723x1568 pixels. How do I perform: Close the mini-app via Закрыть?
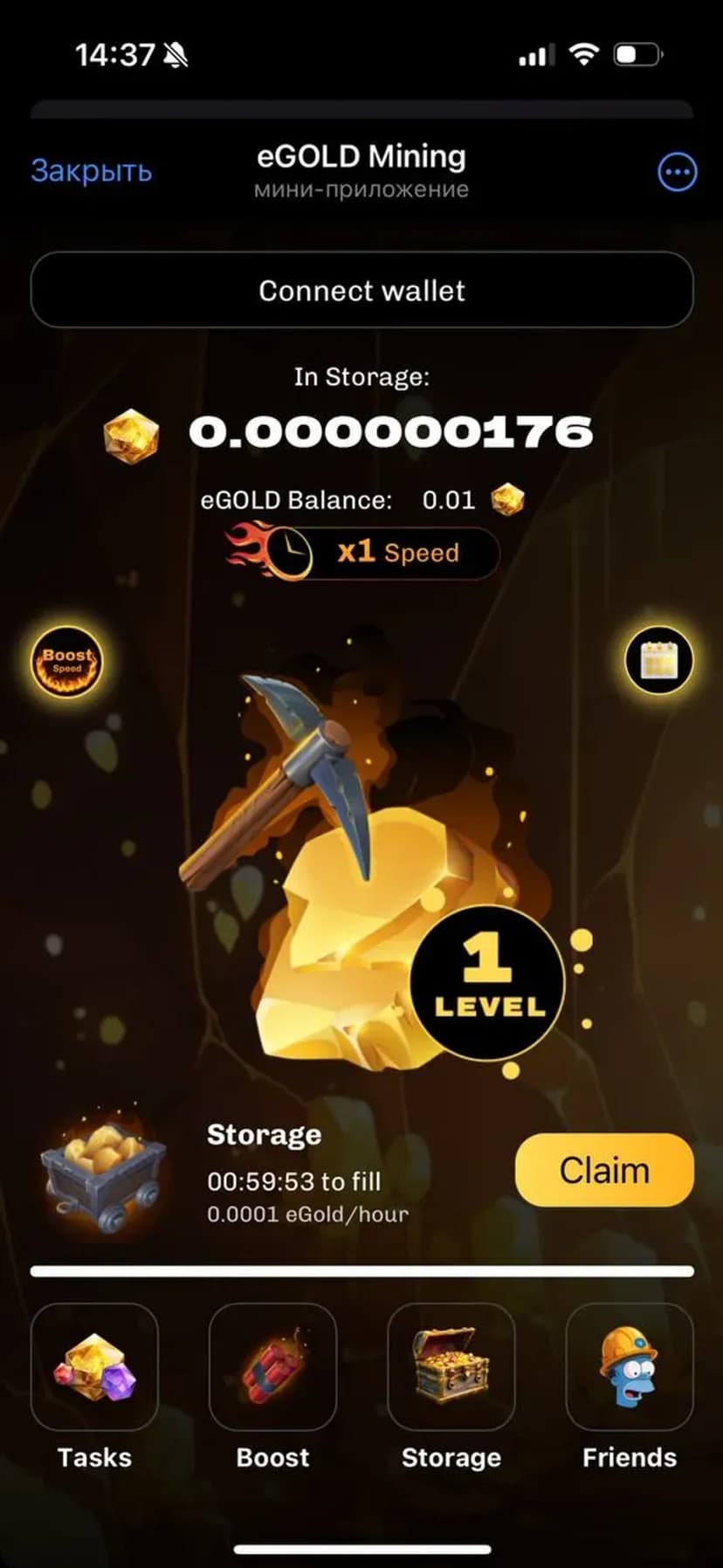(x=92, y=171)
